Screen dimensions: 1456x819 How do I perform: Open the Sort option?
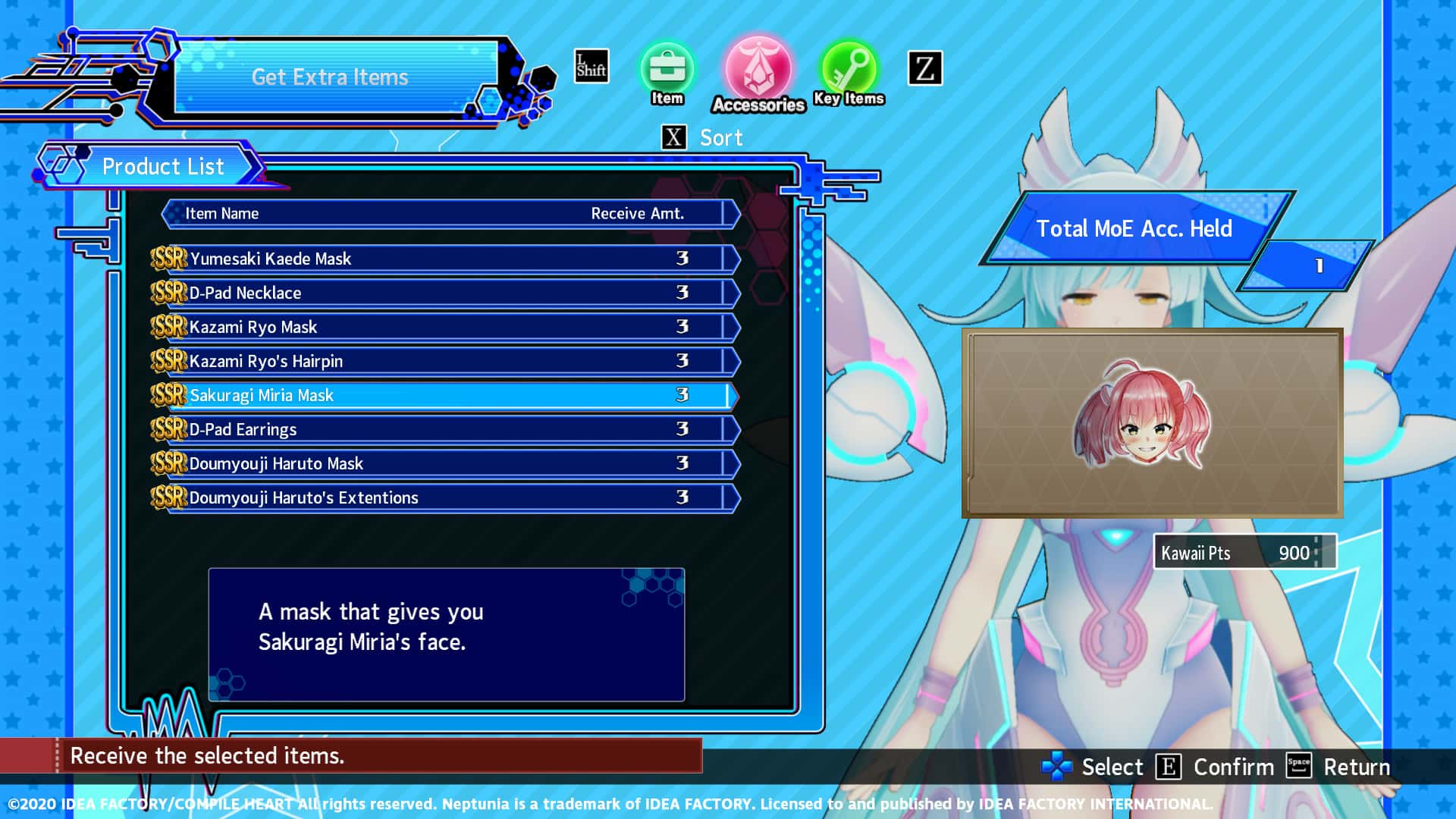[720, 137]
